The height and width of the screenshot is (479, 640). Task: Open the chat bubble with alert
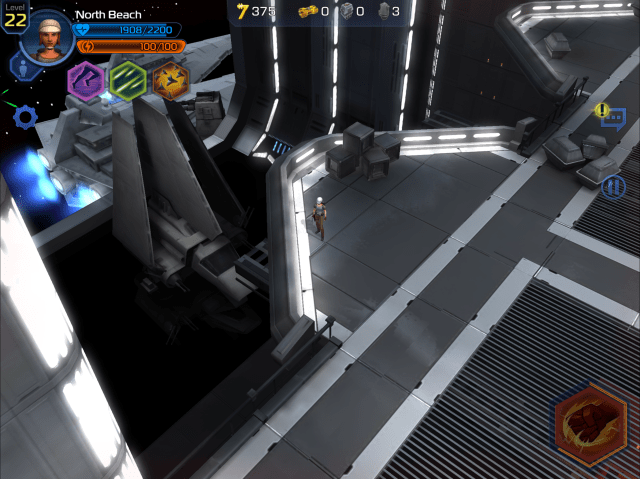click(612, 118)
